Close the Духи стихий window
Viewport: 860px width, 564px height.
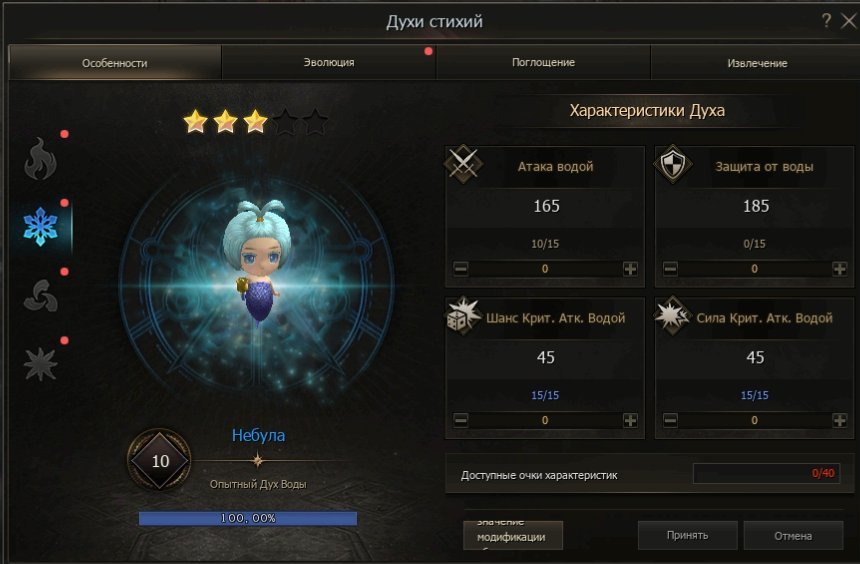846,20
